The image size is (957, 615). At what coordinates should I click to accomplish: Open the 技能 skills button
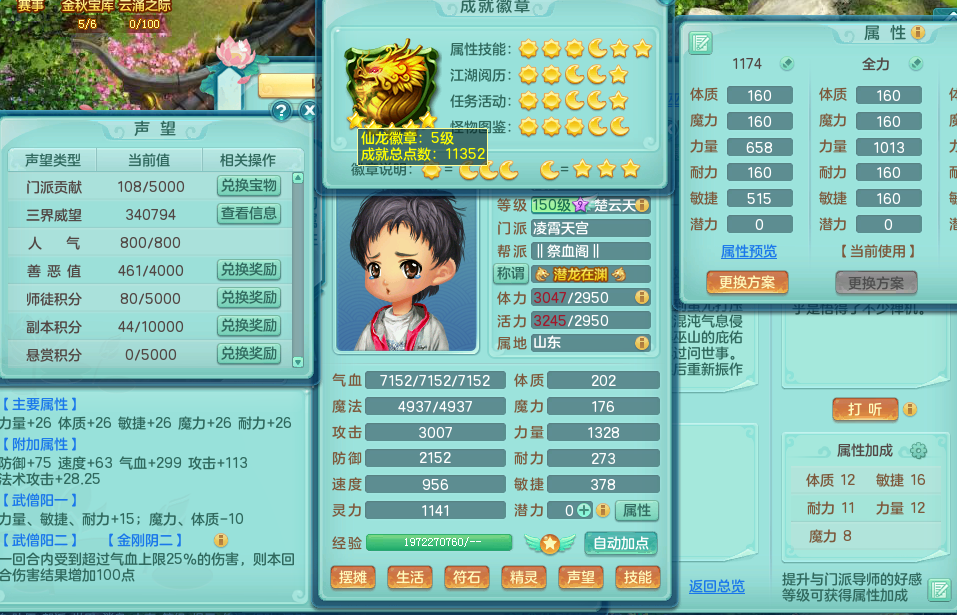click(x=636, y=578)
